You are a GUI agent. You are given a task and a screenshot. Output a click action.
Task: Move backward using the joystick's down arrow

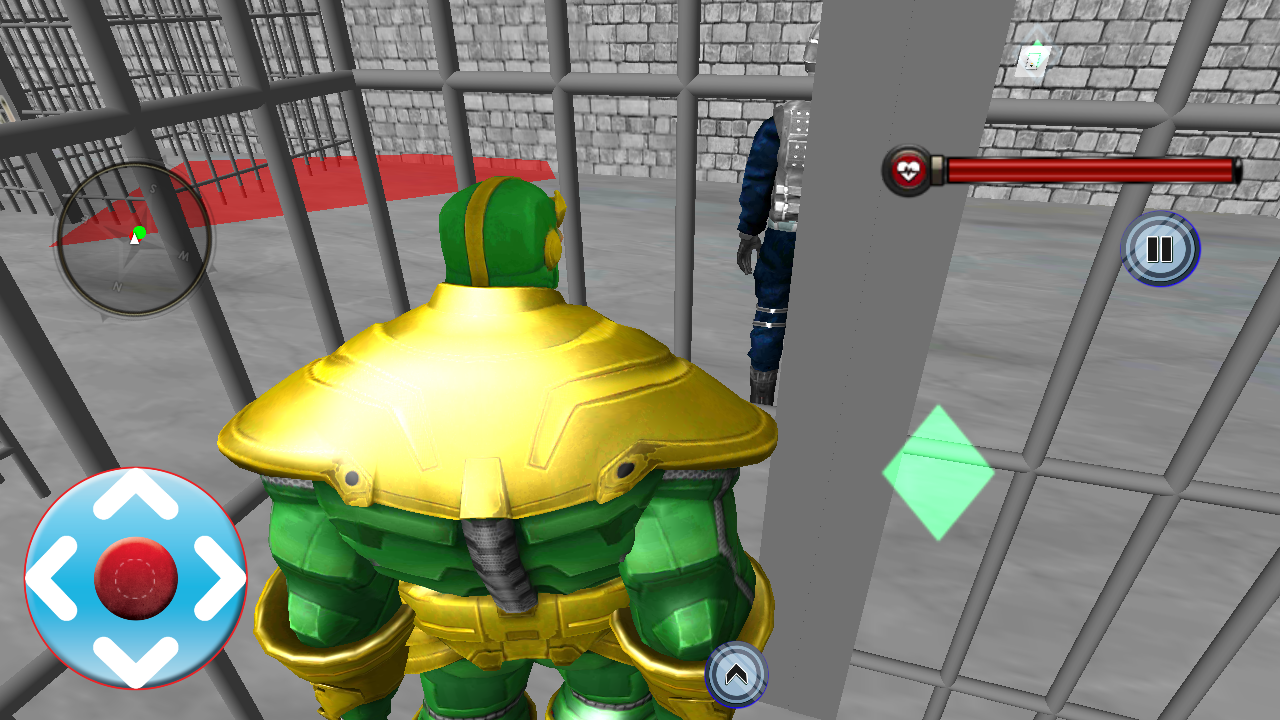[136, 657]
